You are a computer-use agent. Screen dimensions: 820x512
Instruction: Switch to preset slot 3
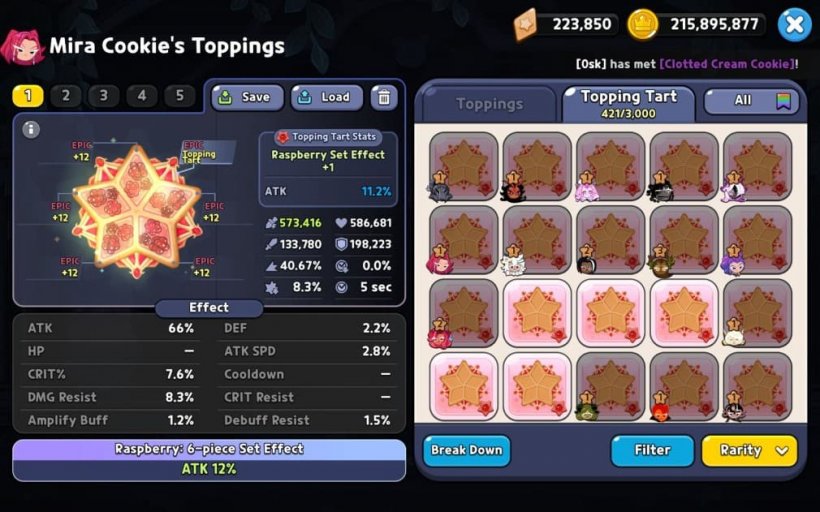(x=103, y=96)
